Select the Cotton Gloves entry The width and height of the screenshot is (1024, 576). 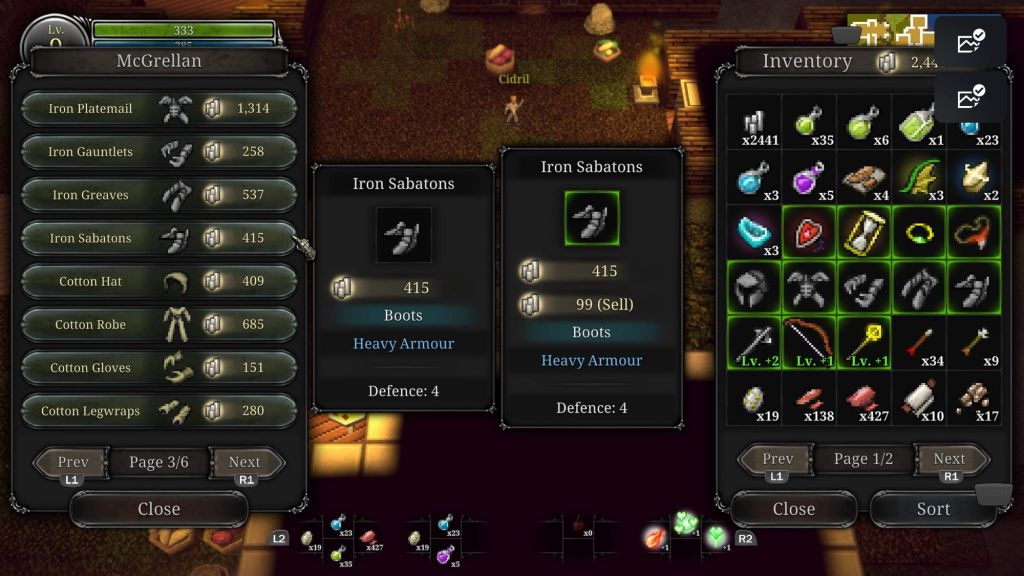click(158, 367)
